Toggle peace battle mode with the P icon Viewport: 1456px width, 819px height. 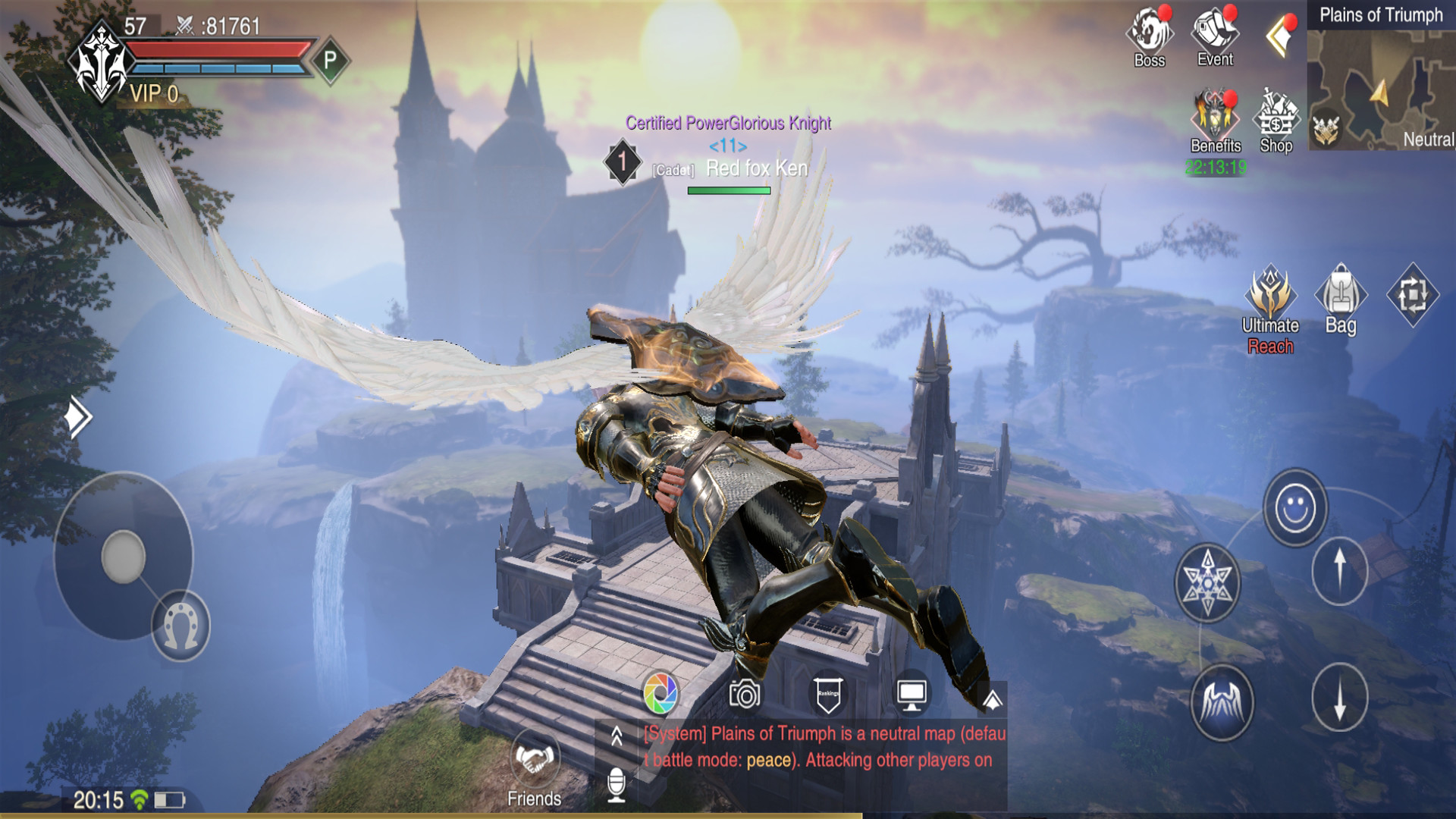(x=328, y=58)
